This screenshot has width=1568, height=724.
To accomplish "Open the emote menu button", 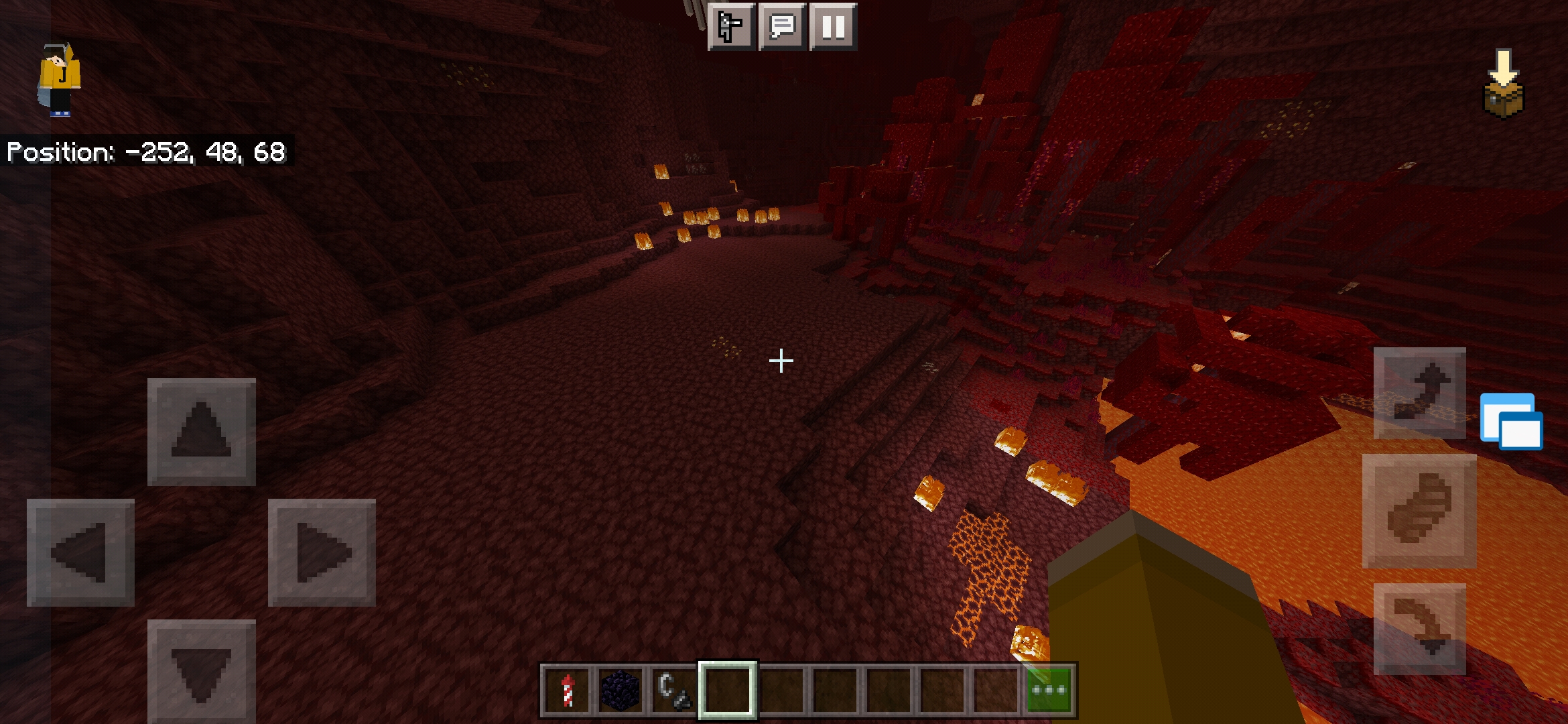I will 731,27.
